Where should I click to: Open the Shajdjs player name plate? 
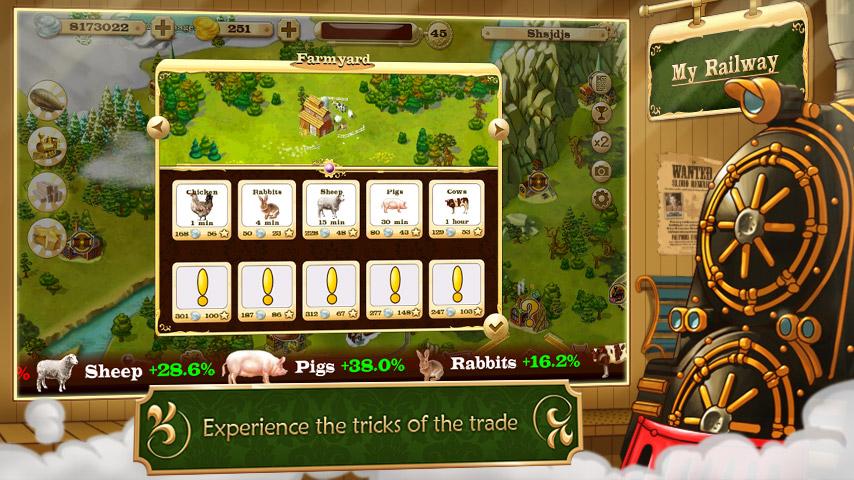[546, 32]
